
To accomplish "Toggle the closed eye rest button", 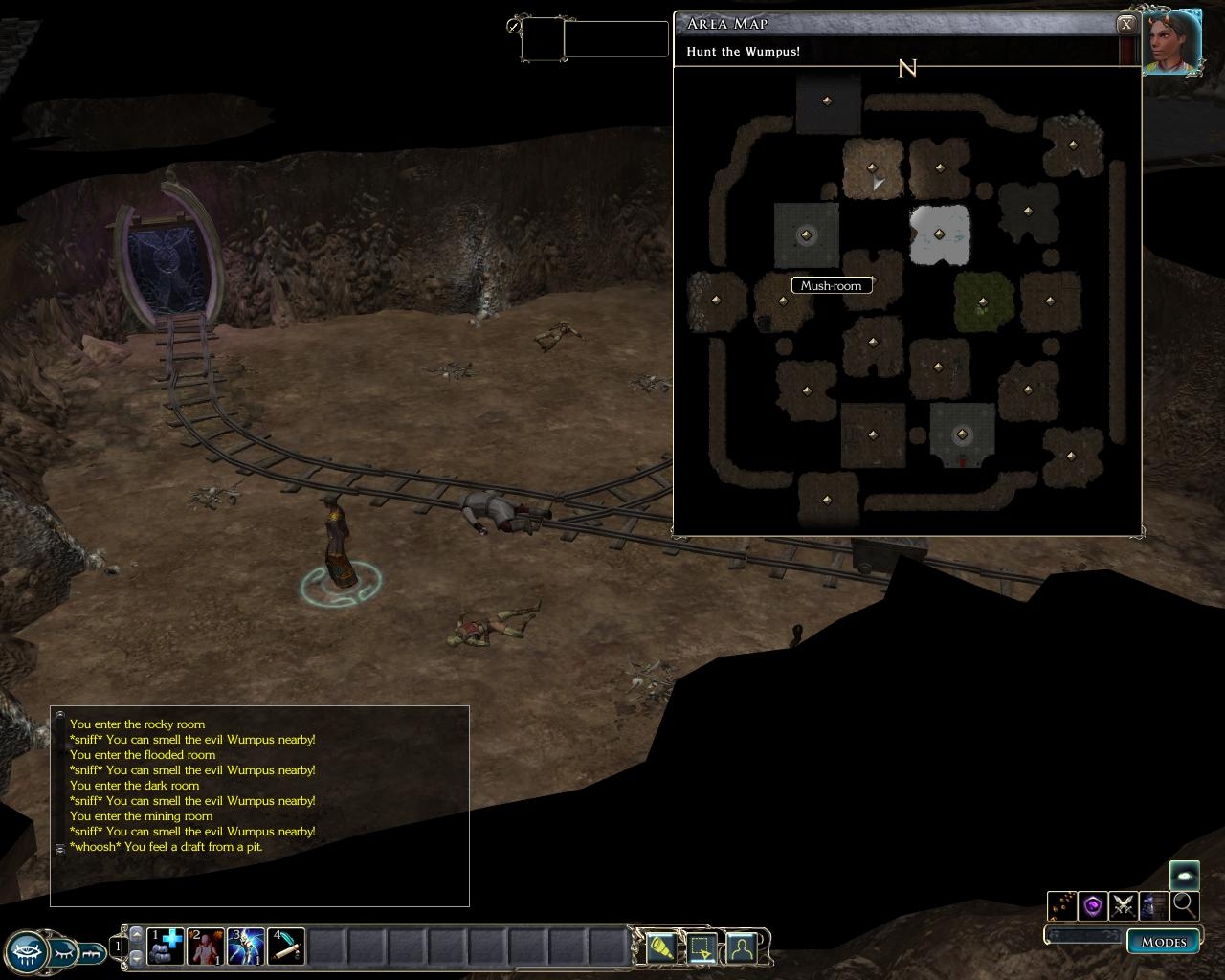I will (63, 952).
